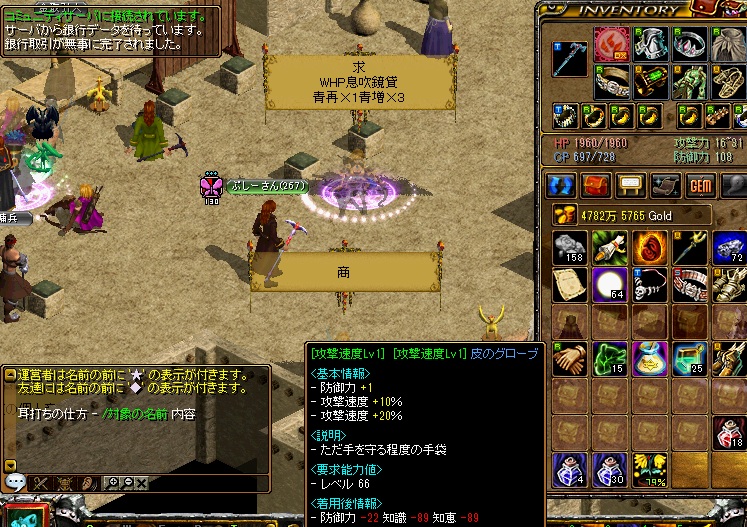This screenshot has height=527, width=747.
Task: Select the silver ore stack of 158
Action: click(570, 247)
